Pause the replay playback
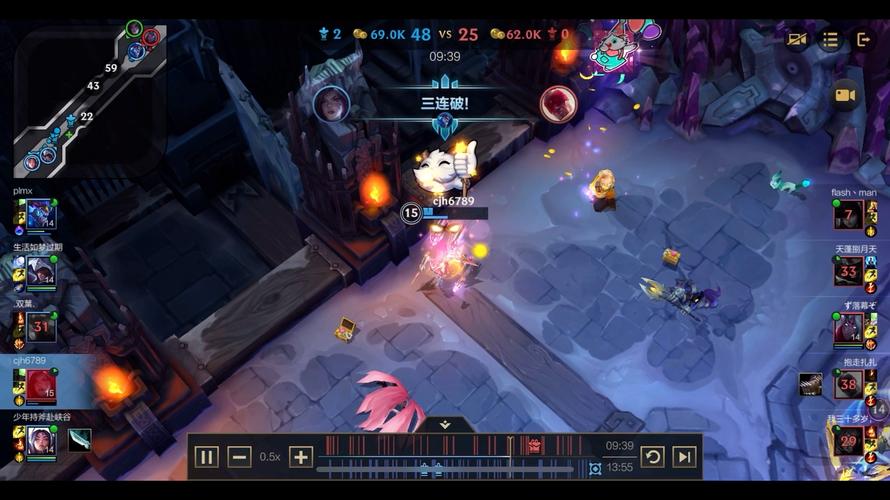890x500 pixels. click(206, 457)
